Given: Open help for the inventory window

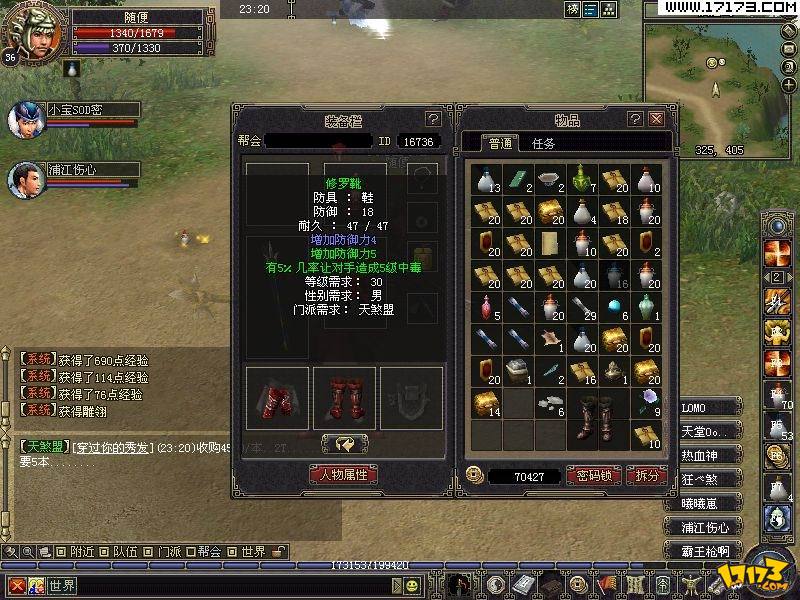Looking at the screenshot, I should (x=635, y=119).
